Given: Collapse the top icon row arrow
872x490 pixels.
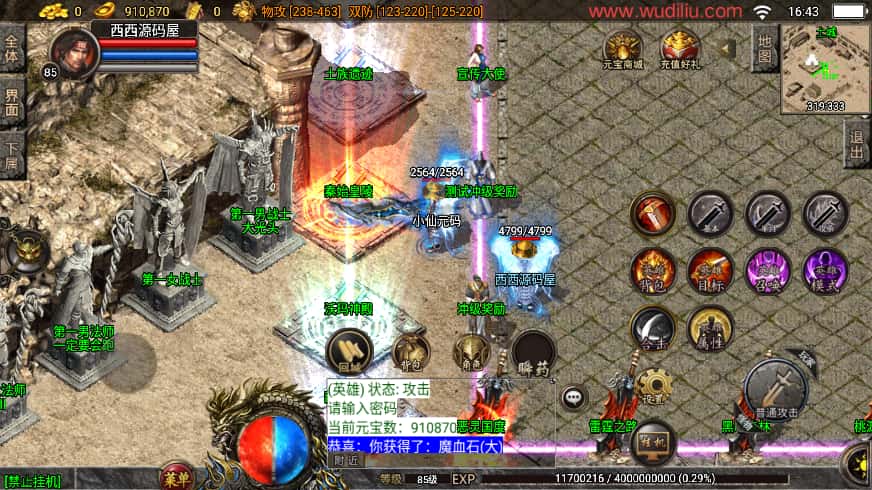Looking at the screenshot, I should [x=728, y=49].
